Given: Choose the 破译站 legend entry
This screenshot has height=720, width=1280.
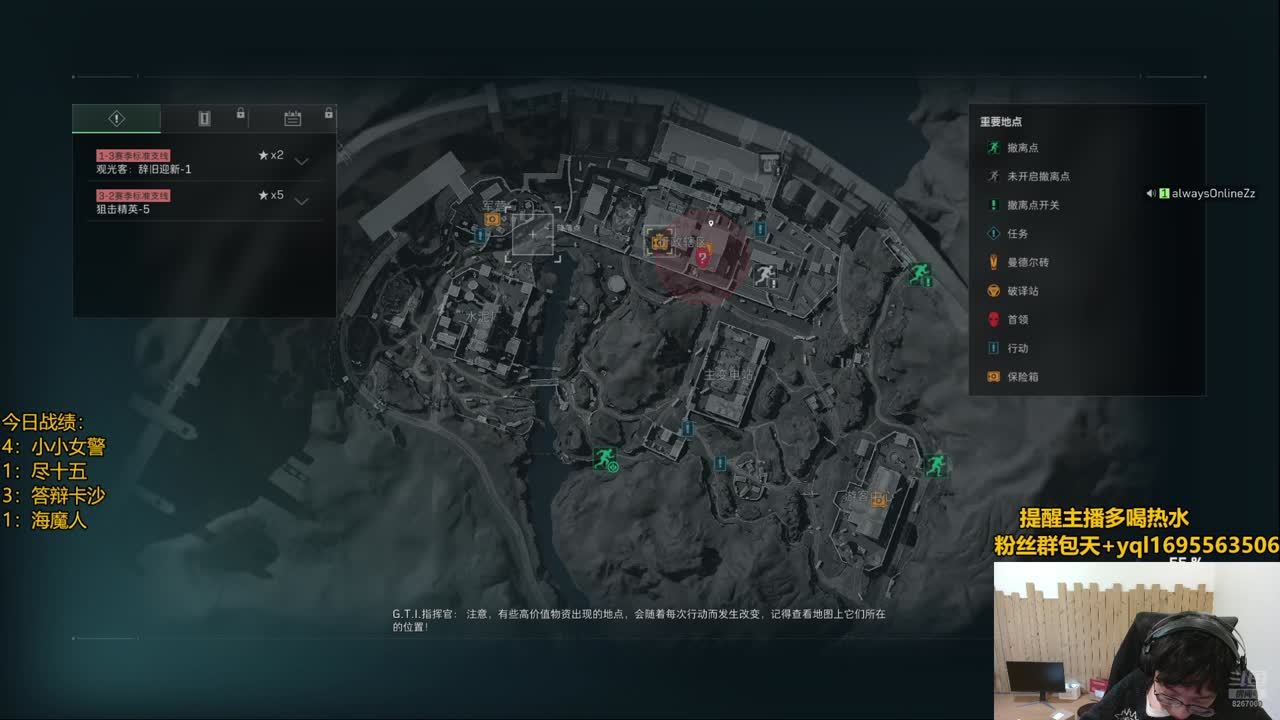Looking at the screenshot, I should pyautogui.click(x=1022, y=291).
